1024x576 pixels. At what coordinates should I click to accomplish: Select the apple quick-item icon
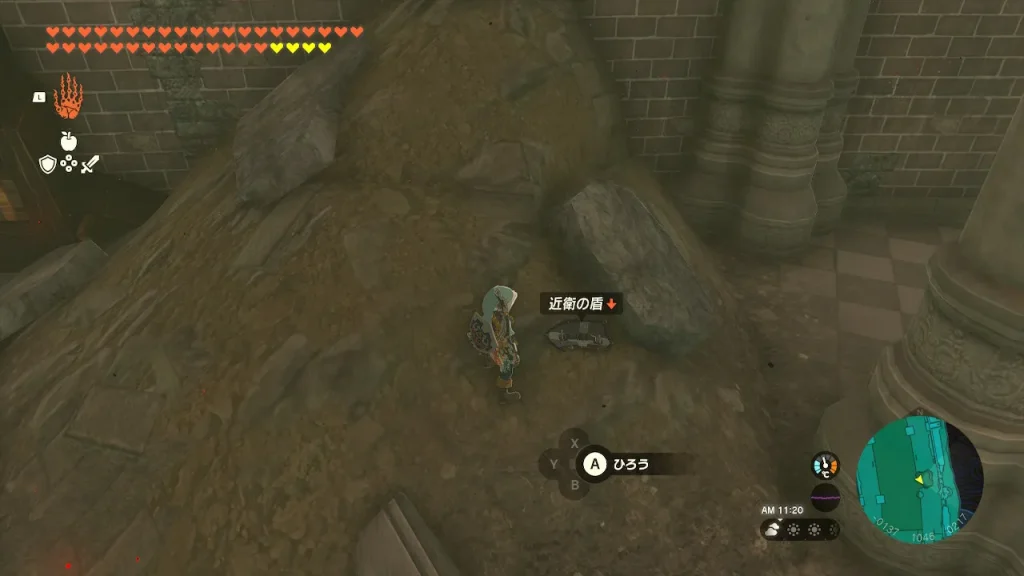(x=68, y=141)
